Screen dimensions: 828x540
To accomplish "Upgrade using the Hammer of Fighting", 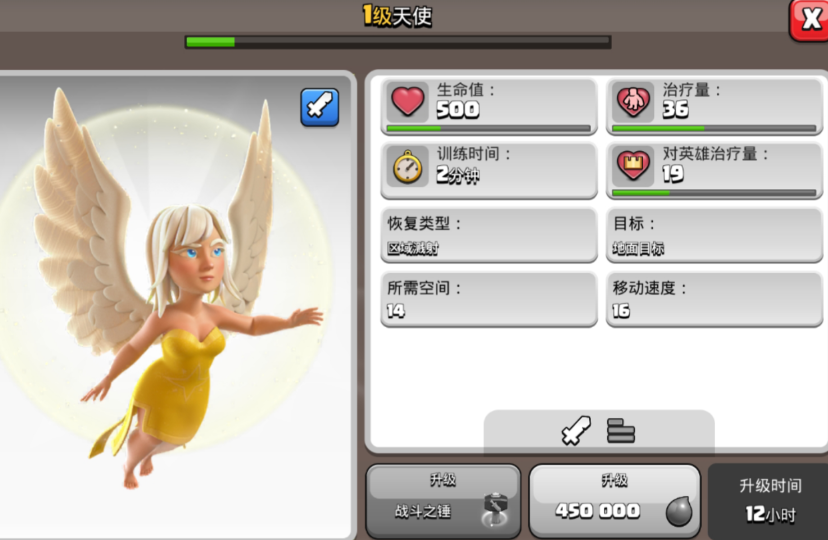I will [443, 498].
